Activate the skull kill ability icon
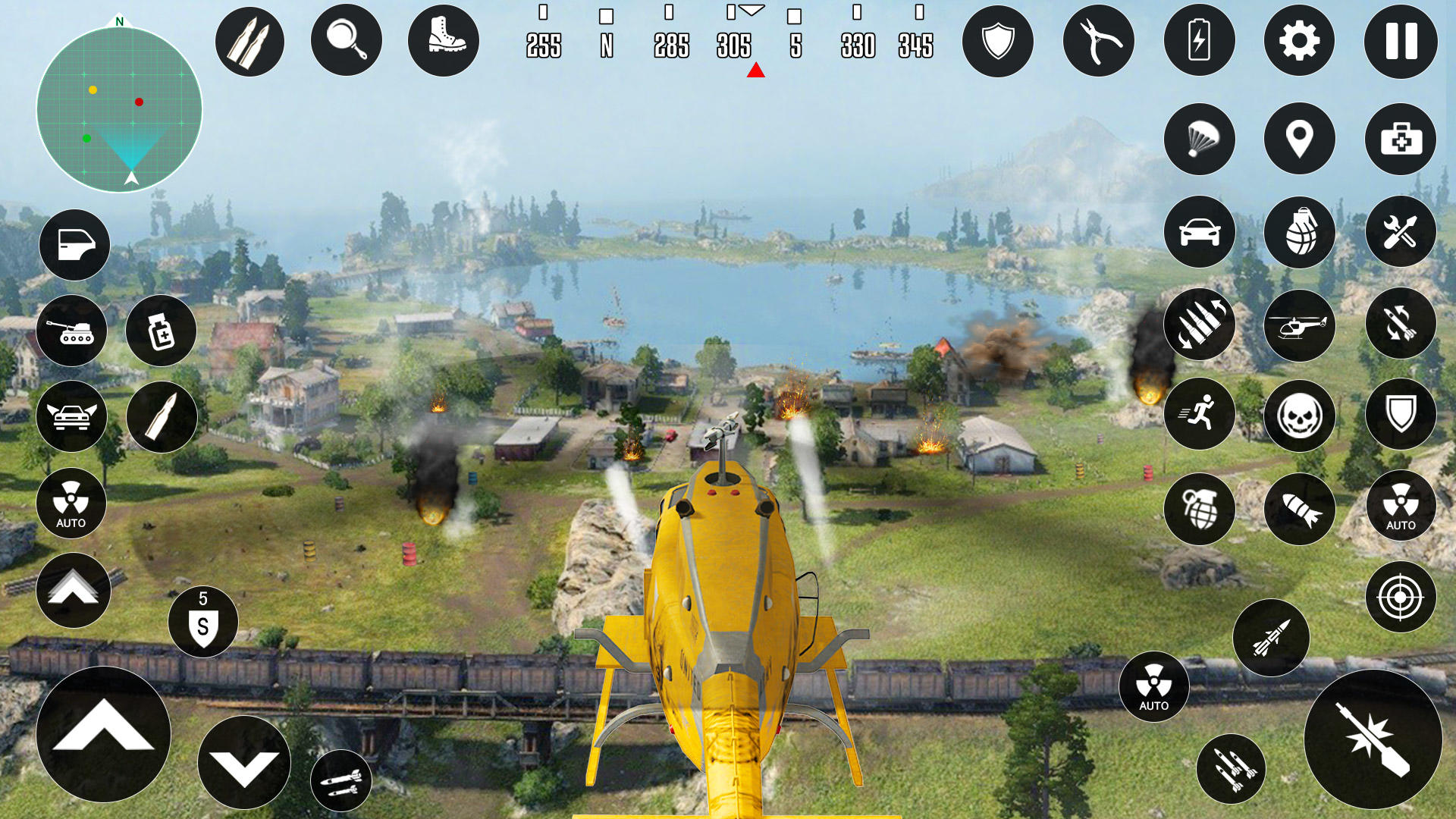Image resolution: width=1456 pixels, height=819 pixels. (x=1300, y=416)
